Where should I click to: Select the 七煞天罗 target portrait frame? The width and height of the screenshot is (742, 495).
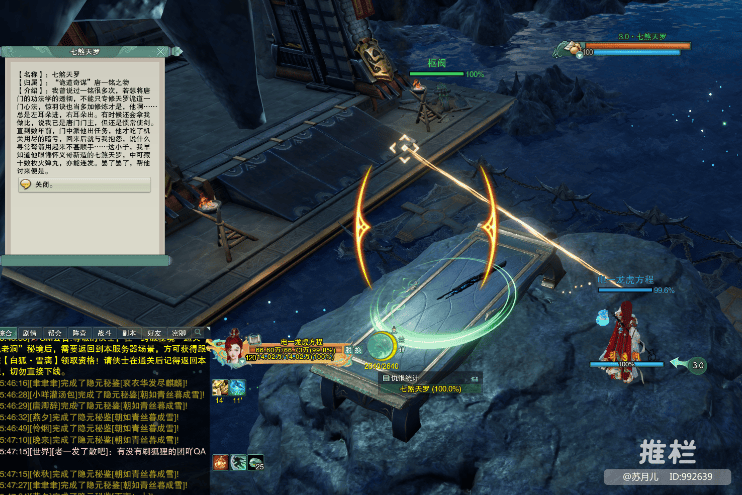[572, 47]
